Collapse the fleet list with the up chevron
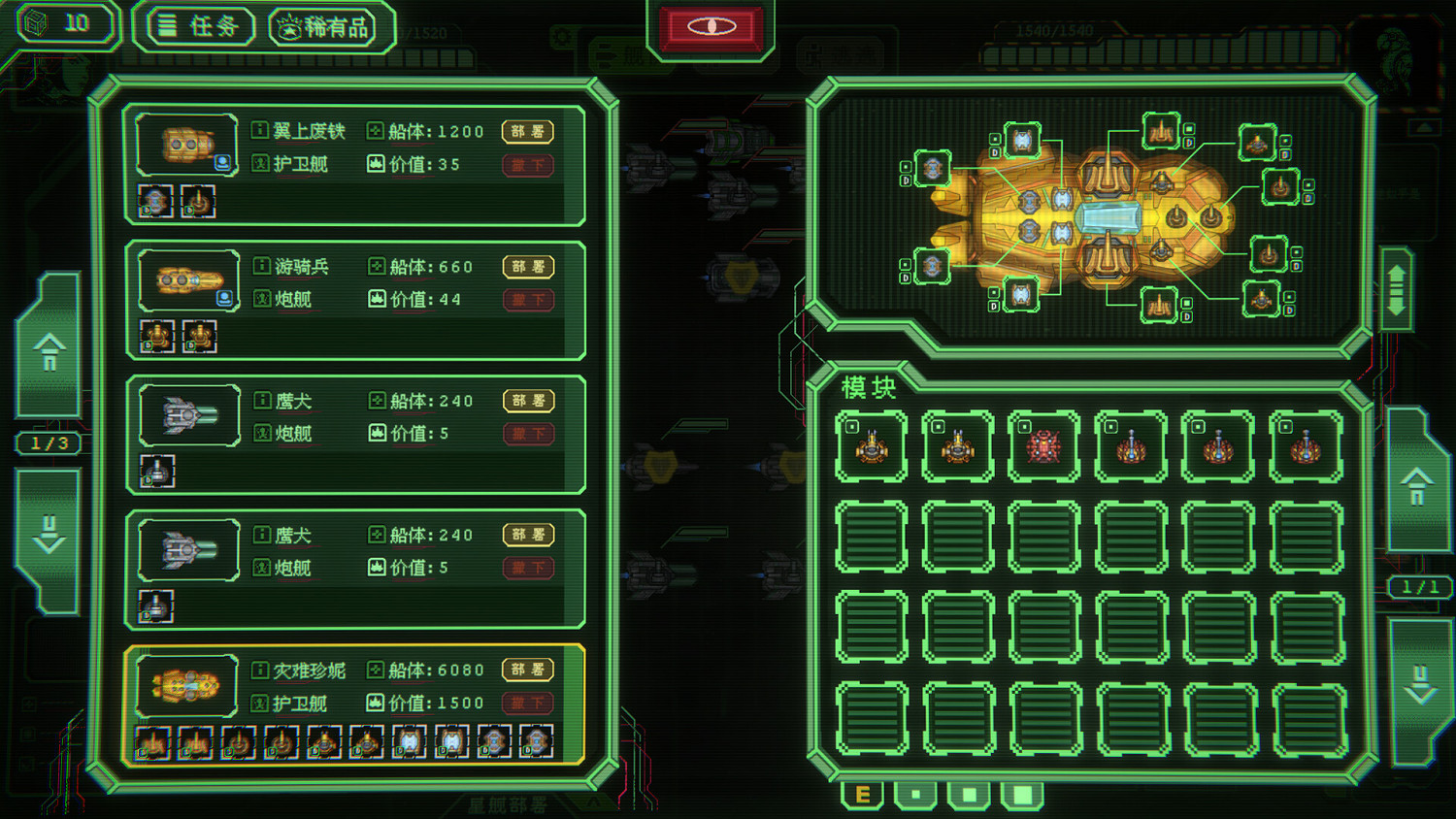The image size is (1456, 819). tap(48, 354)
